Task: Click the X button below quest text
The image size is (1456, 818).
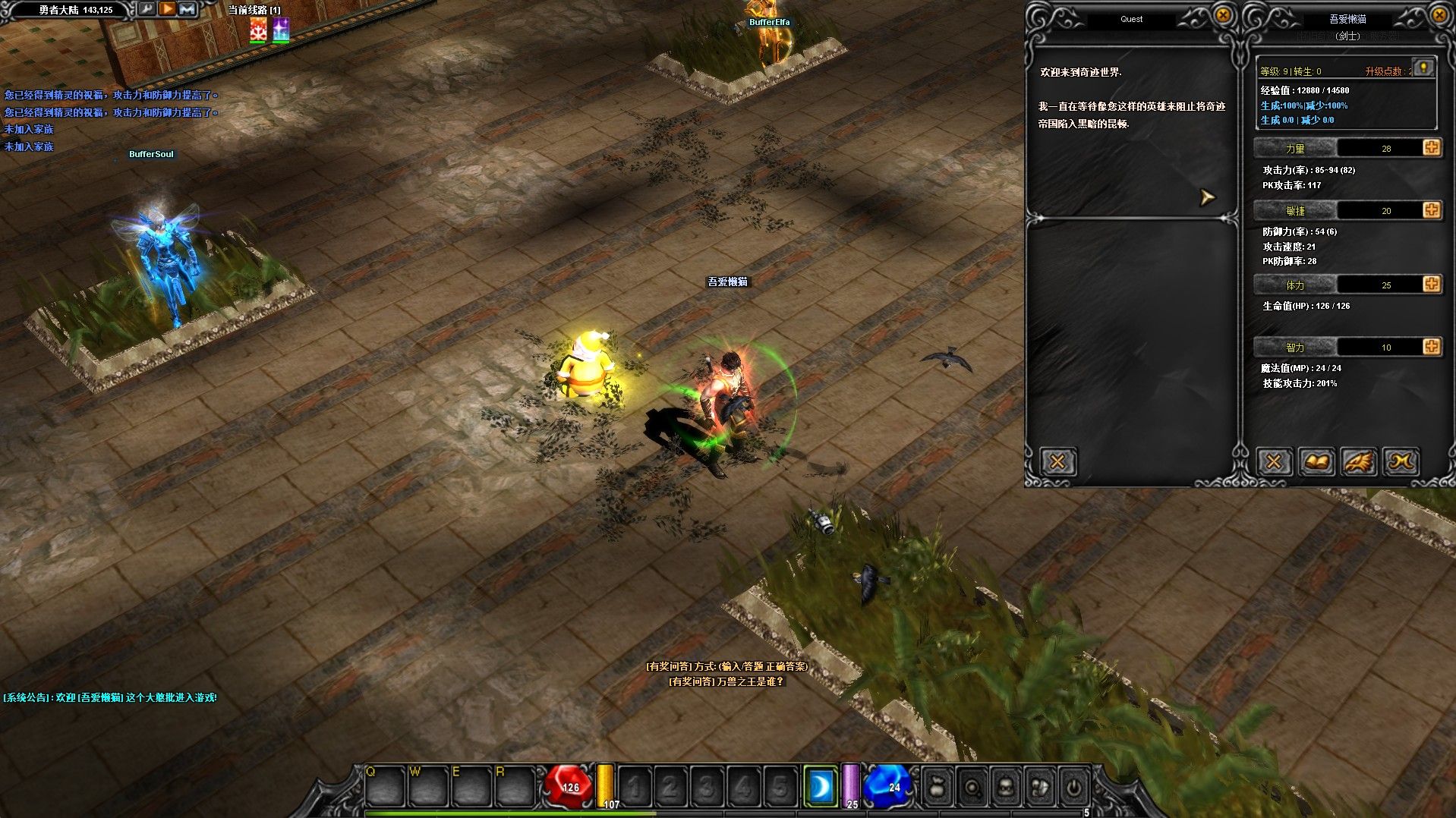Action: tap(1057, 461)
